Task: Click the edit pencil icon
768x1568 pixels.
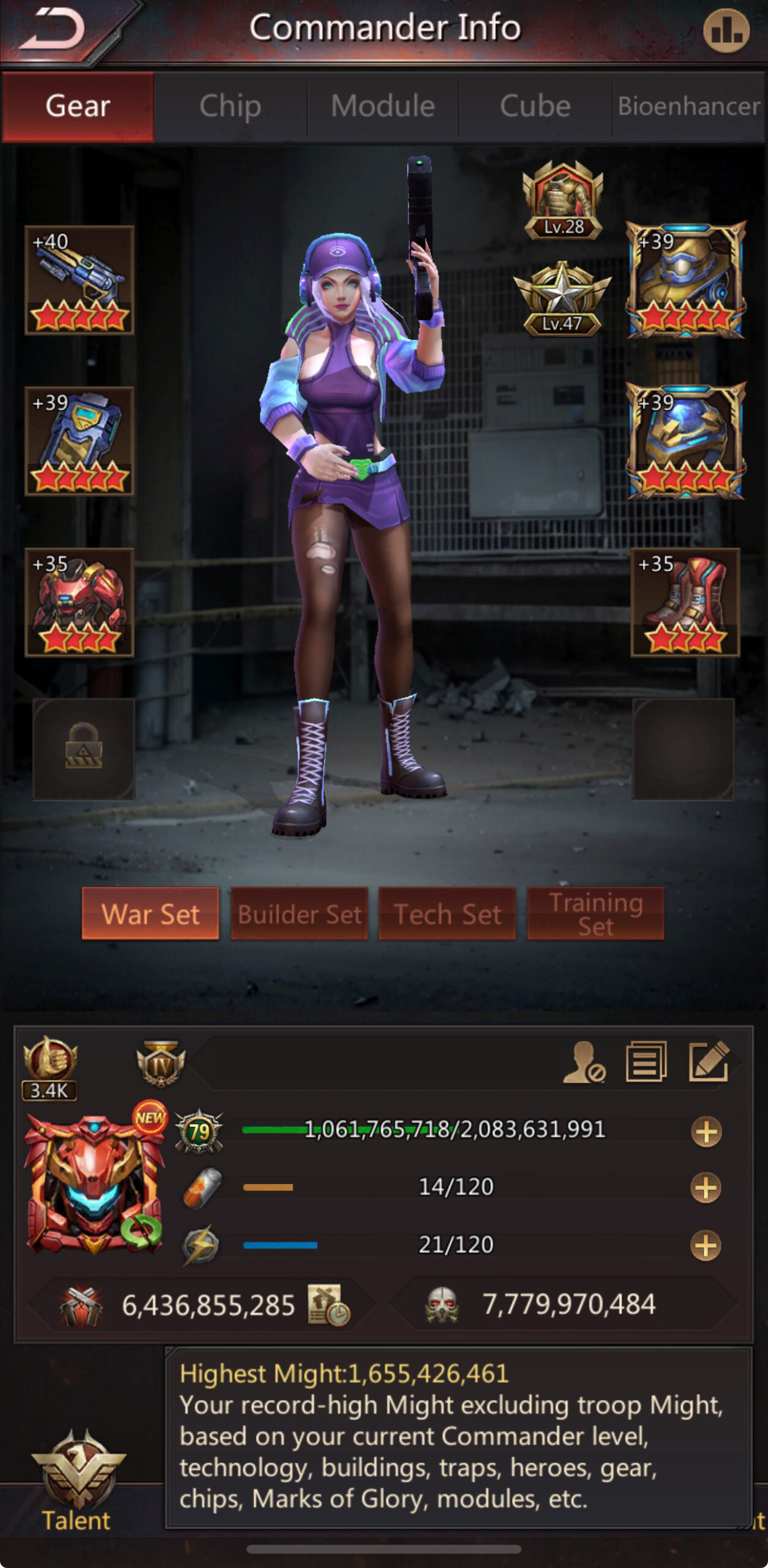Action: (709, 1061)
